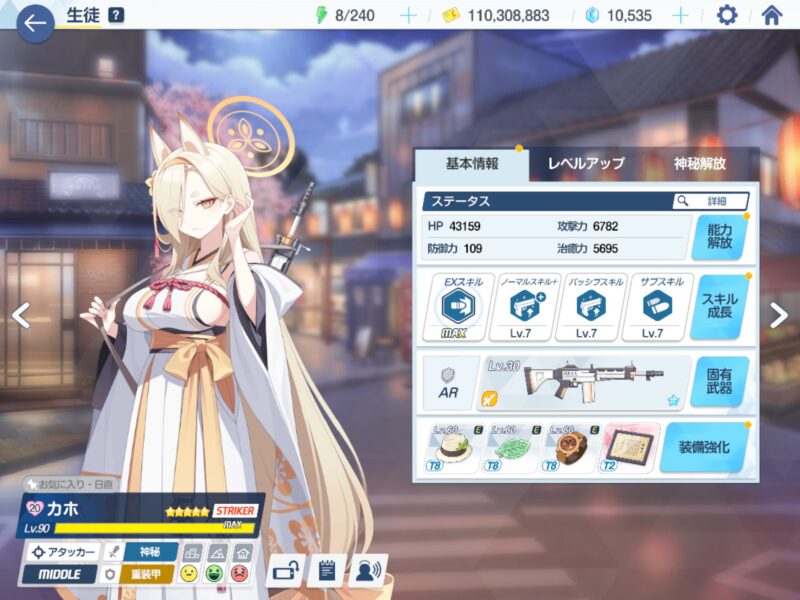View the next student with right arrow
Screen dimensions: 800x600
778,314
